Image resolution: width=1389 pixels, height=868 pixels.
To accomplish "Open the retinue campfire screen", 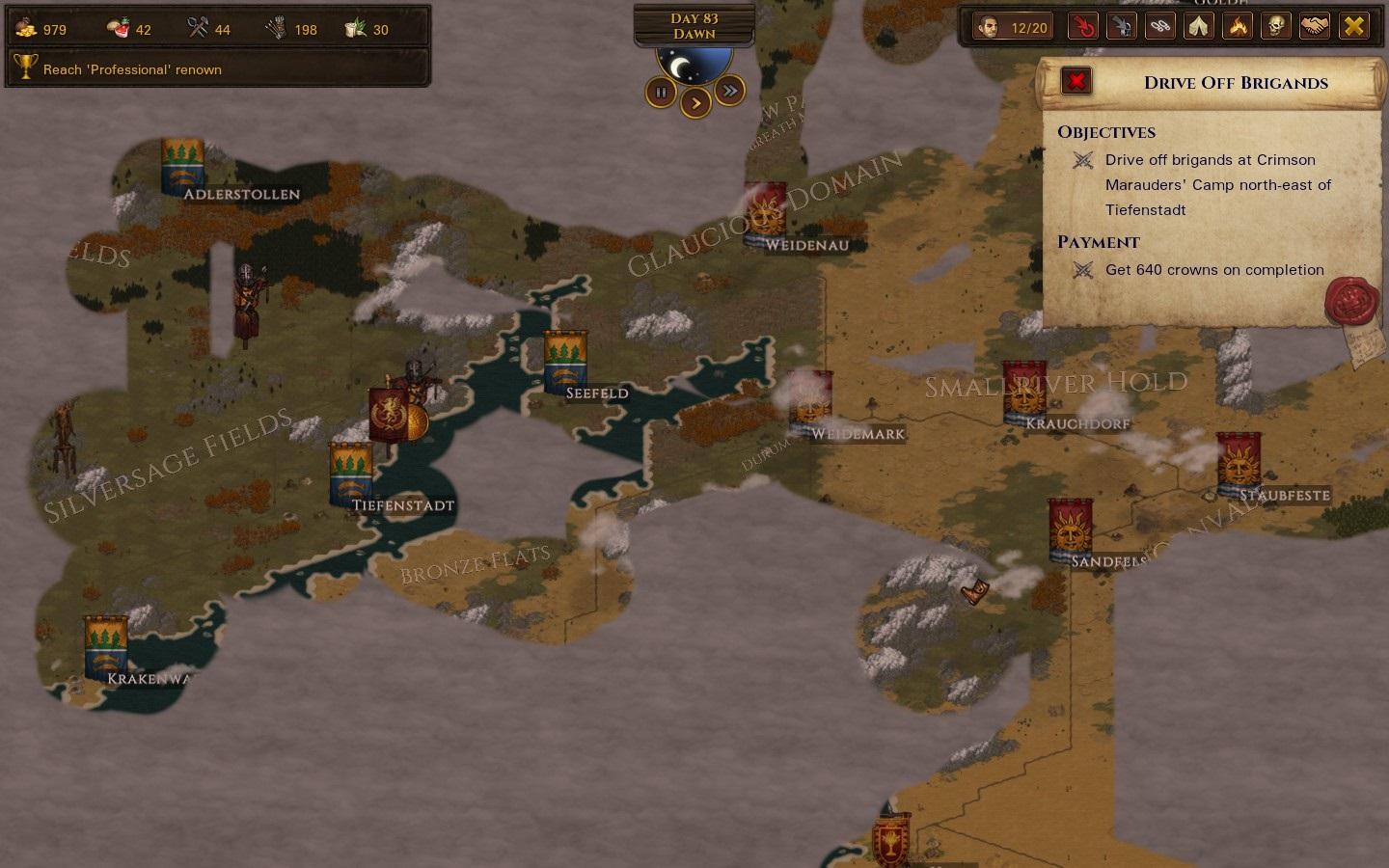I will [x=1238, y=27].
